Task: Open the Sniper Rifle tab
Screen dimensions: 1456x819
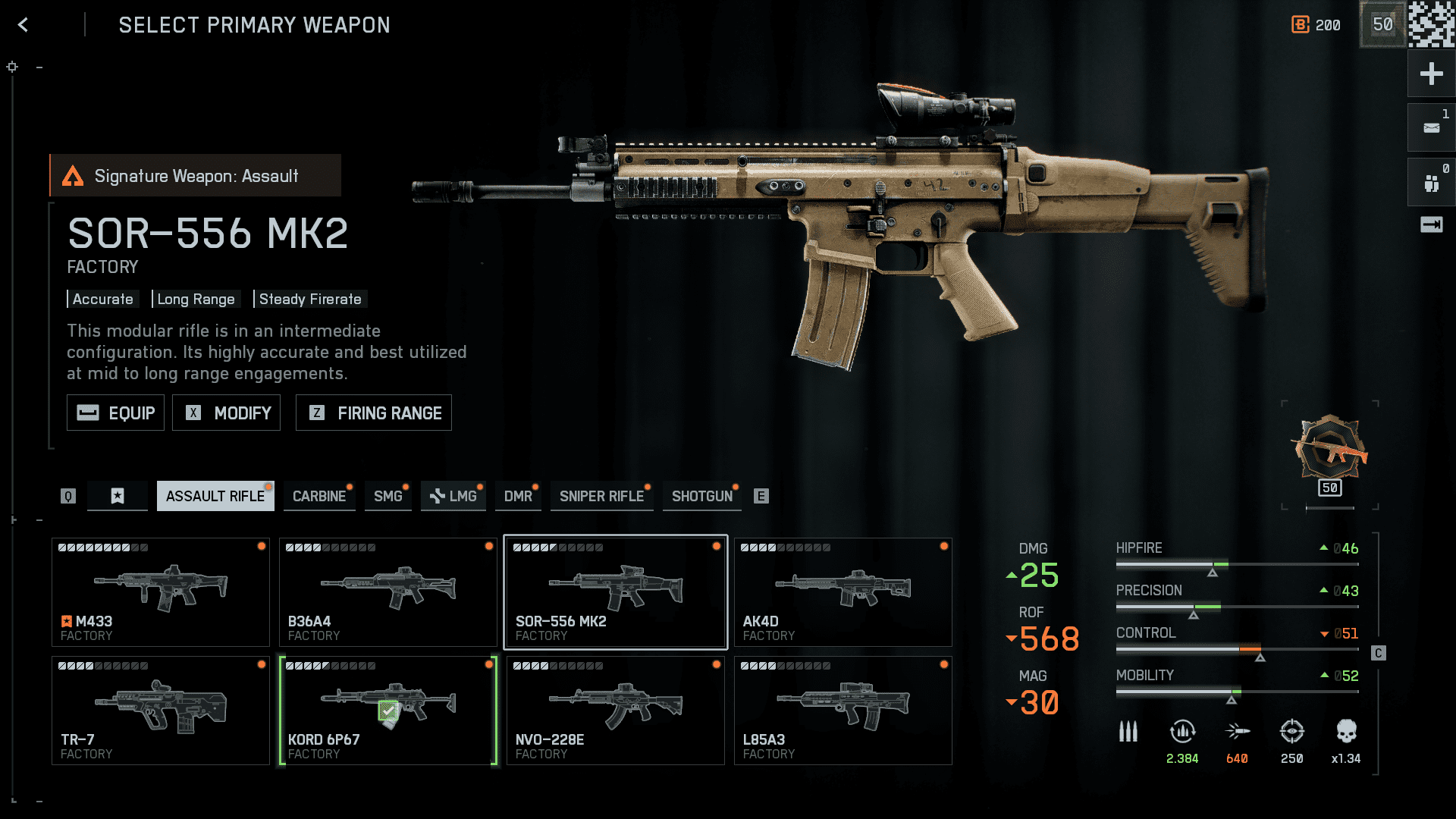Action: pyautogui.click(x=601, y=496)
